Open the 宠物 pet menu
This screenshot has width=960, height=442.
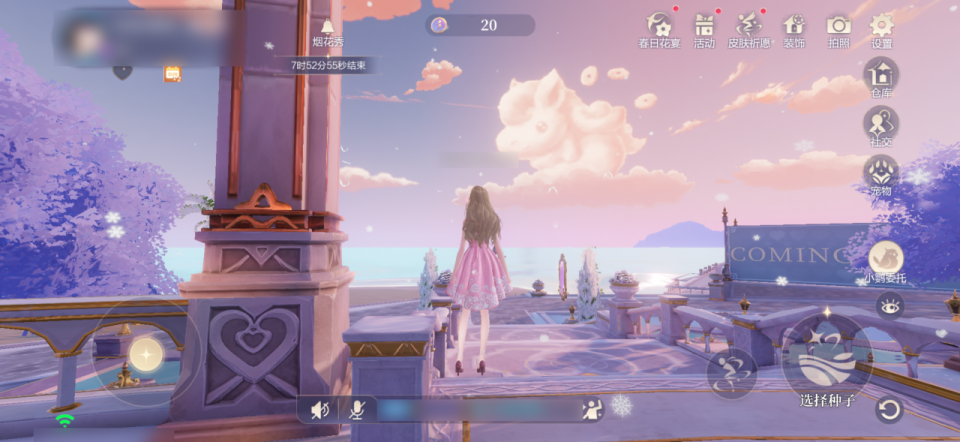(x=881, y=173)
